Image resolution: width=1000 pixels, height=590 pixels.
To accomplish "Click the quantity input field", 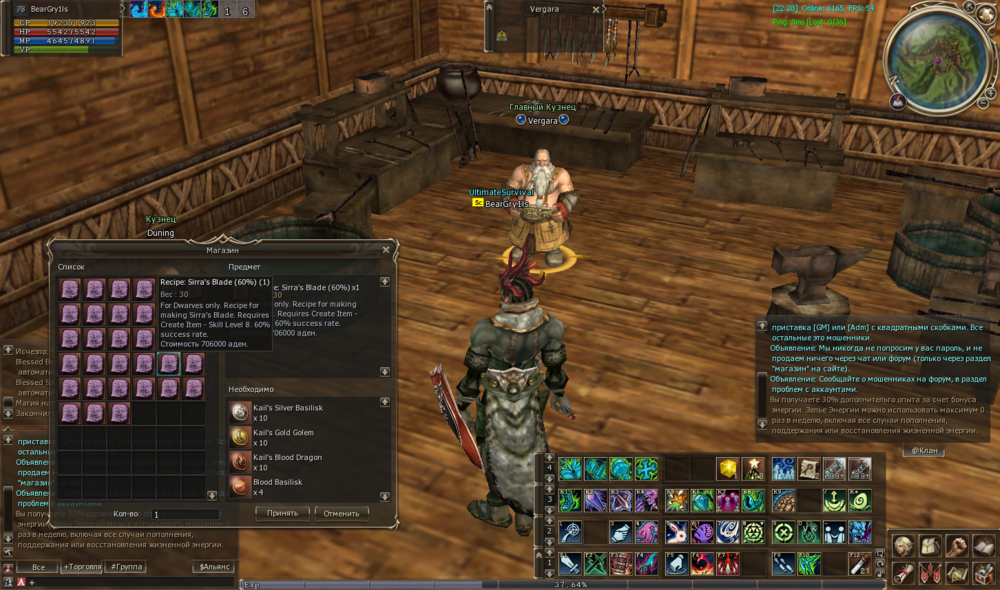I will (185, 514).
